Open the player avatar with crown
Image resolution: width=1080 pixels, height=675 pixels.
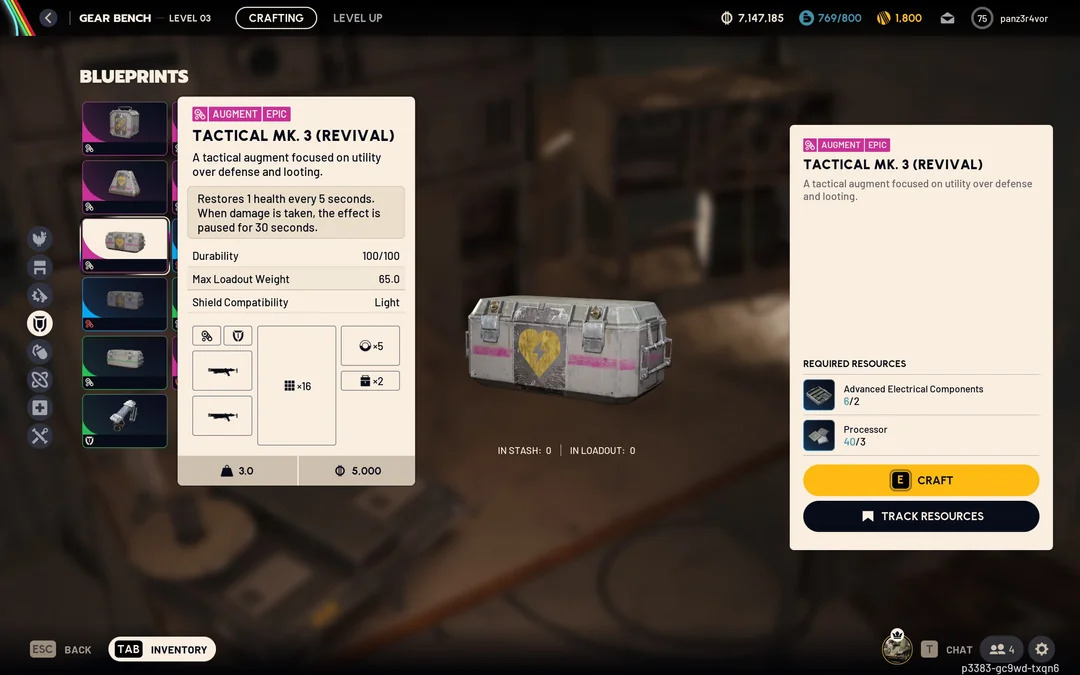tap(897, 648)
